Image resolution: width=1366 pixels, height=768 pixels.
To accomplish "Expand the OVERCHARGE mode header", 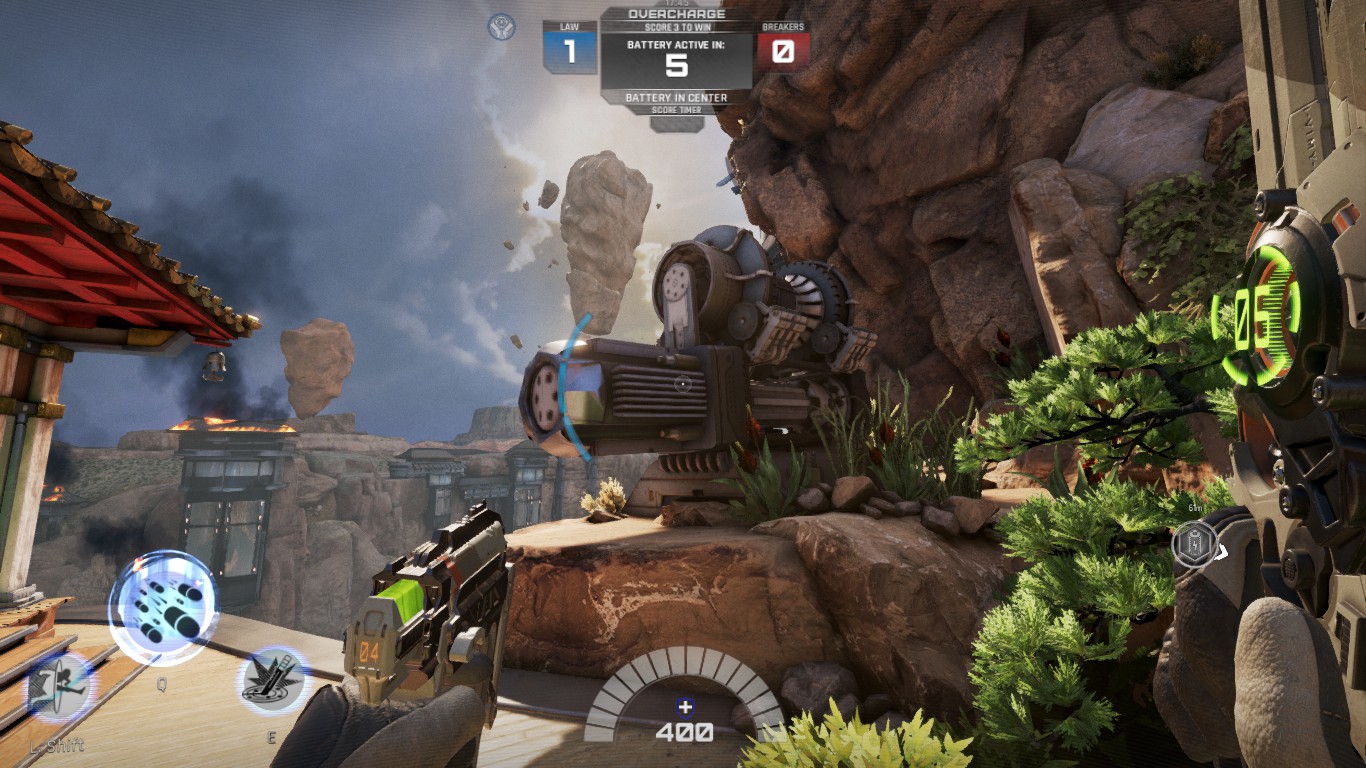I will tap(678, 13).
